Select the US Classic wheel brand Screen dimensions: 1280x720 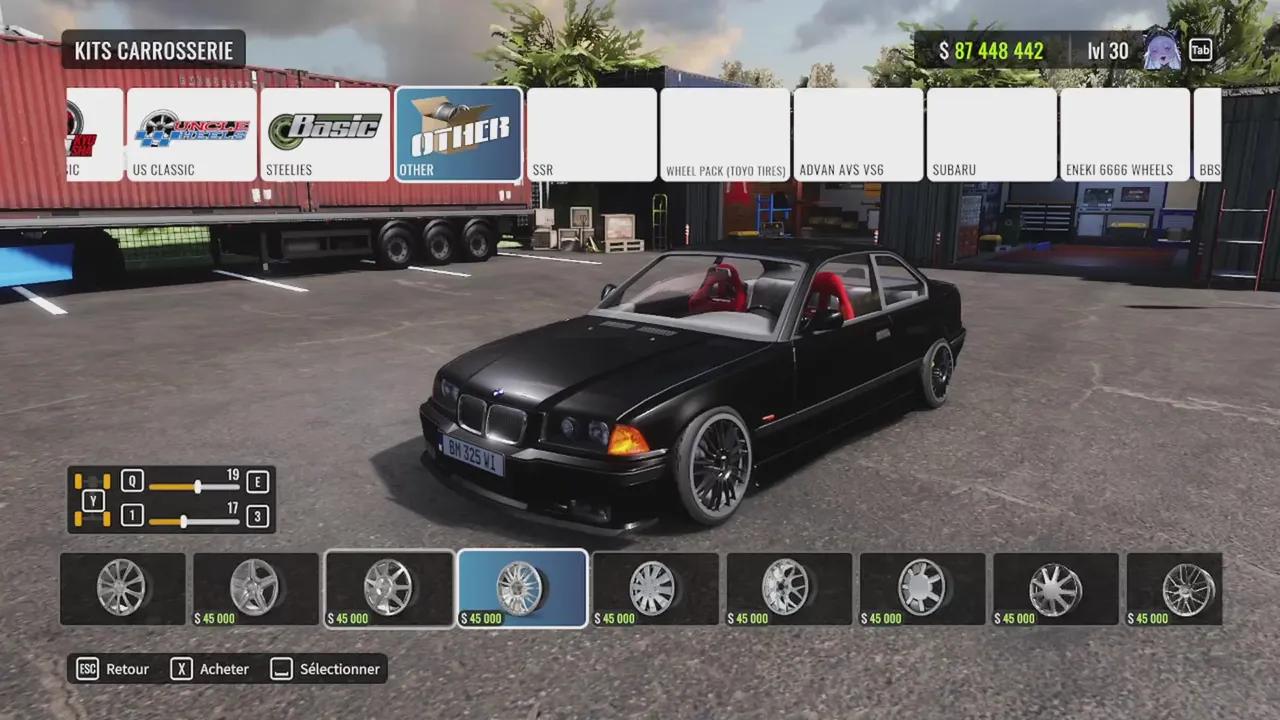point(191,134)
